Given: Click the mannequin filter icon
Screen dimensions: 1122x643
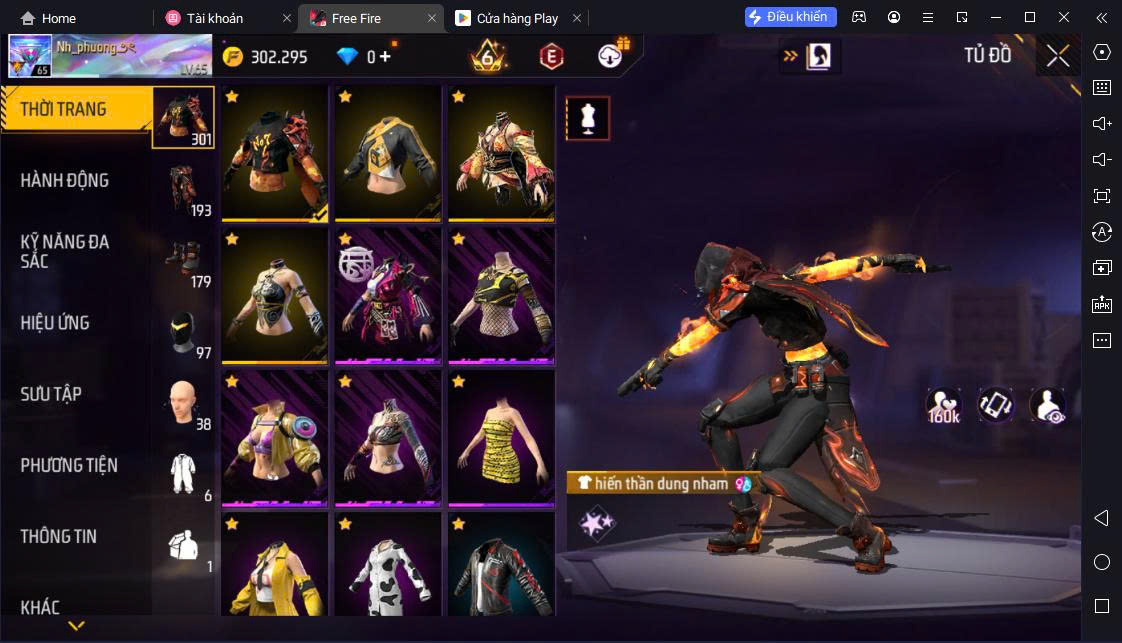Looking at the screenshot, I should tap(587, 118).
